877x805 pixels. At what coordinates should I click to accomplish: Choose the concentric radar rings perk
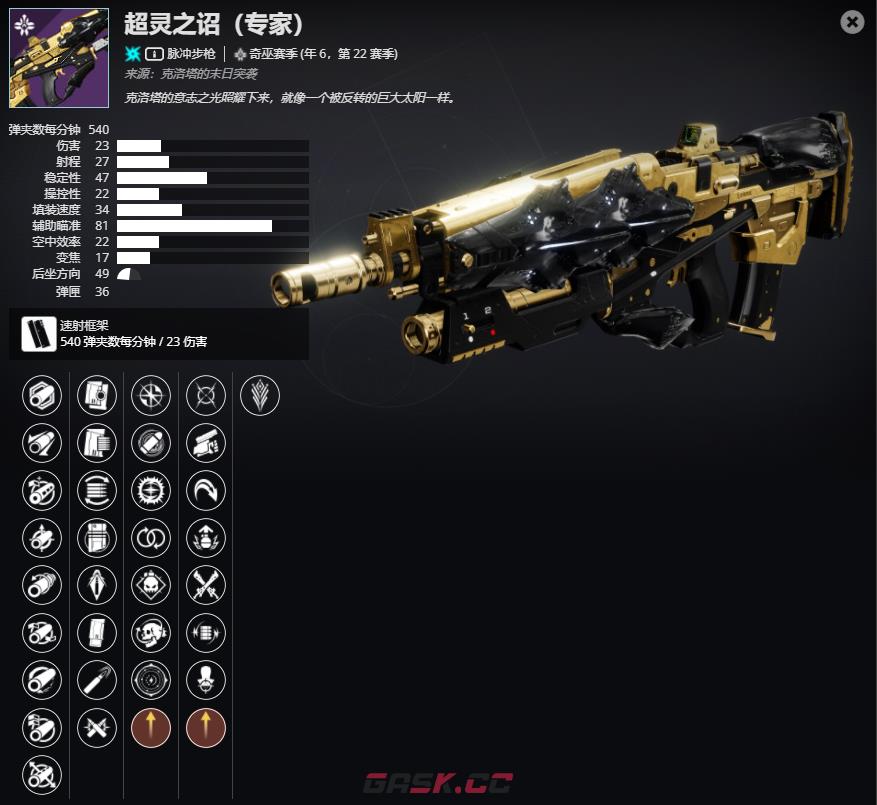pyautogui.click(x=151, y=680)
